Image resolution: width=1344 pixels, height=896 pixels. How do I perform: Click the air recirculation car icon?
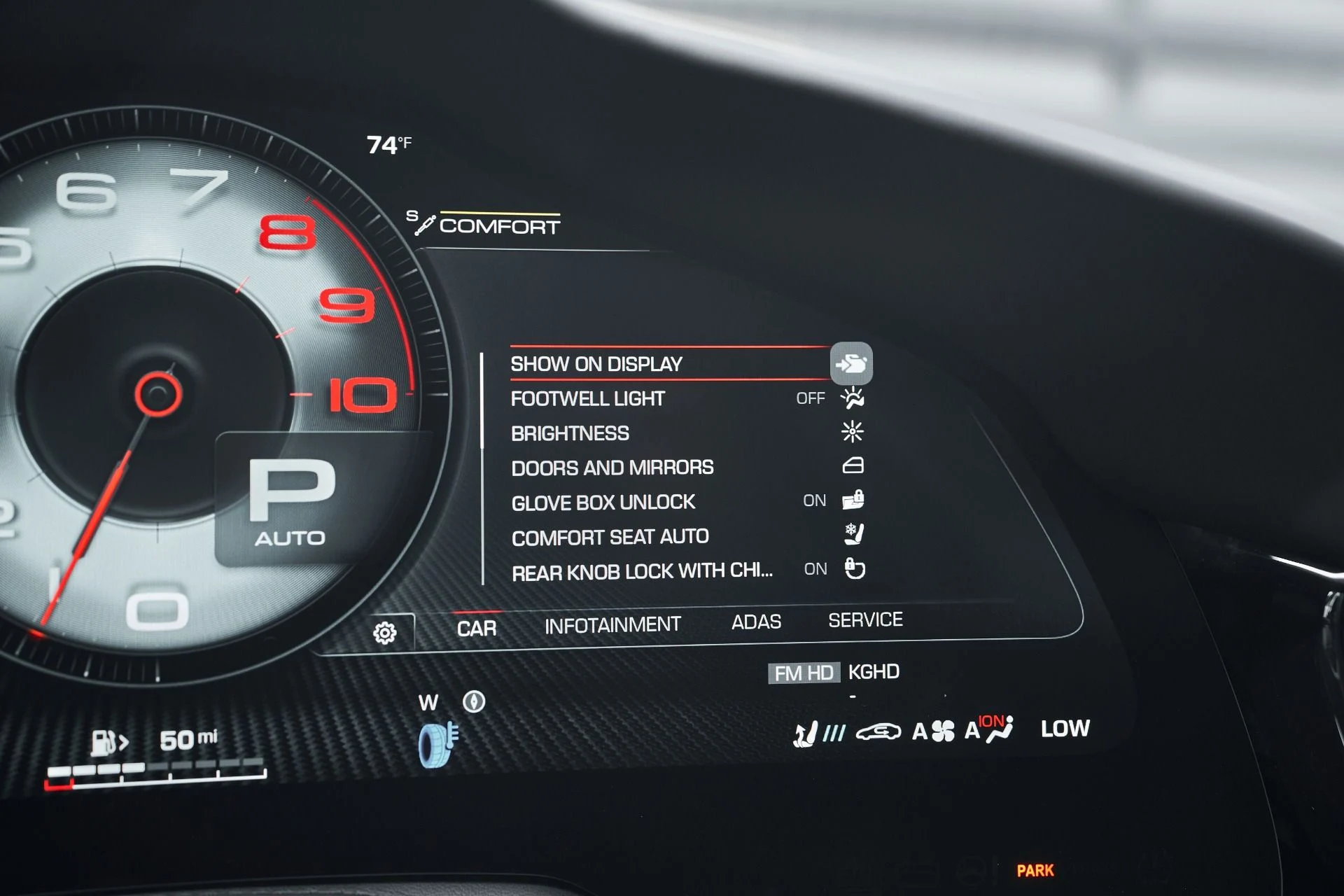(878, 732)
